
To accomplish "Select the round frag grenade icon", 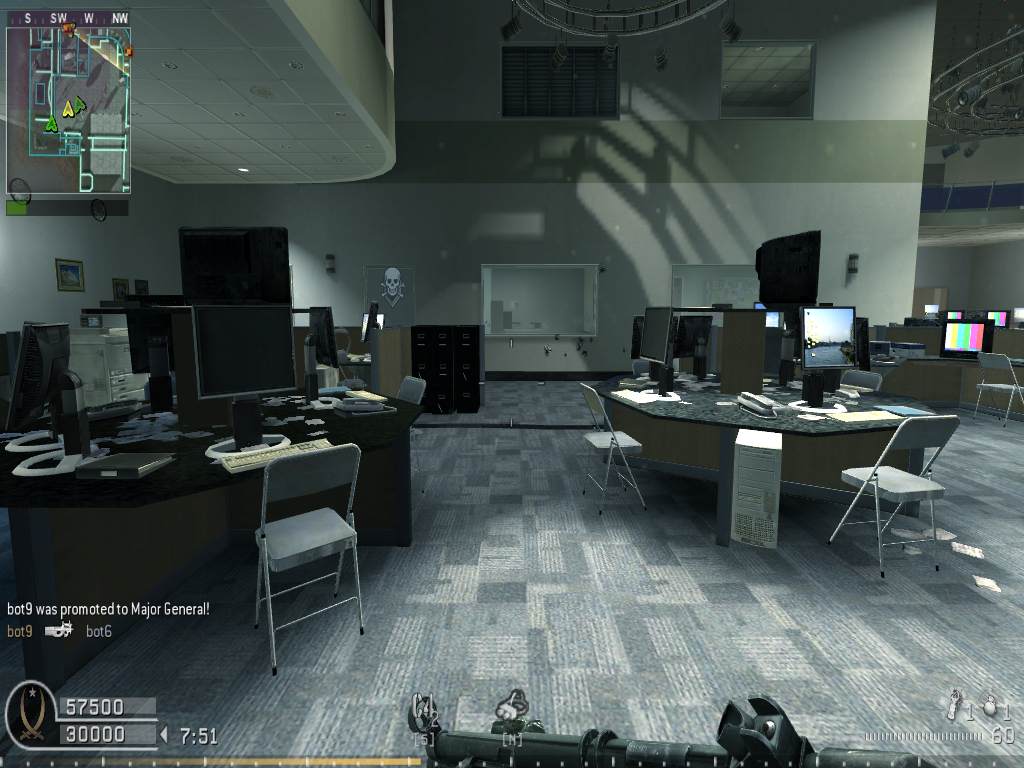I will pos(990,705).
